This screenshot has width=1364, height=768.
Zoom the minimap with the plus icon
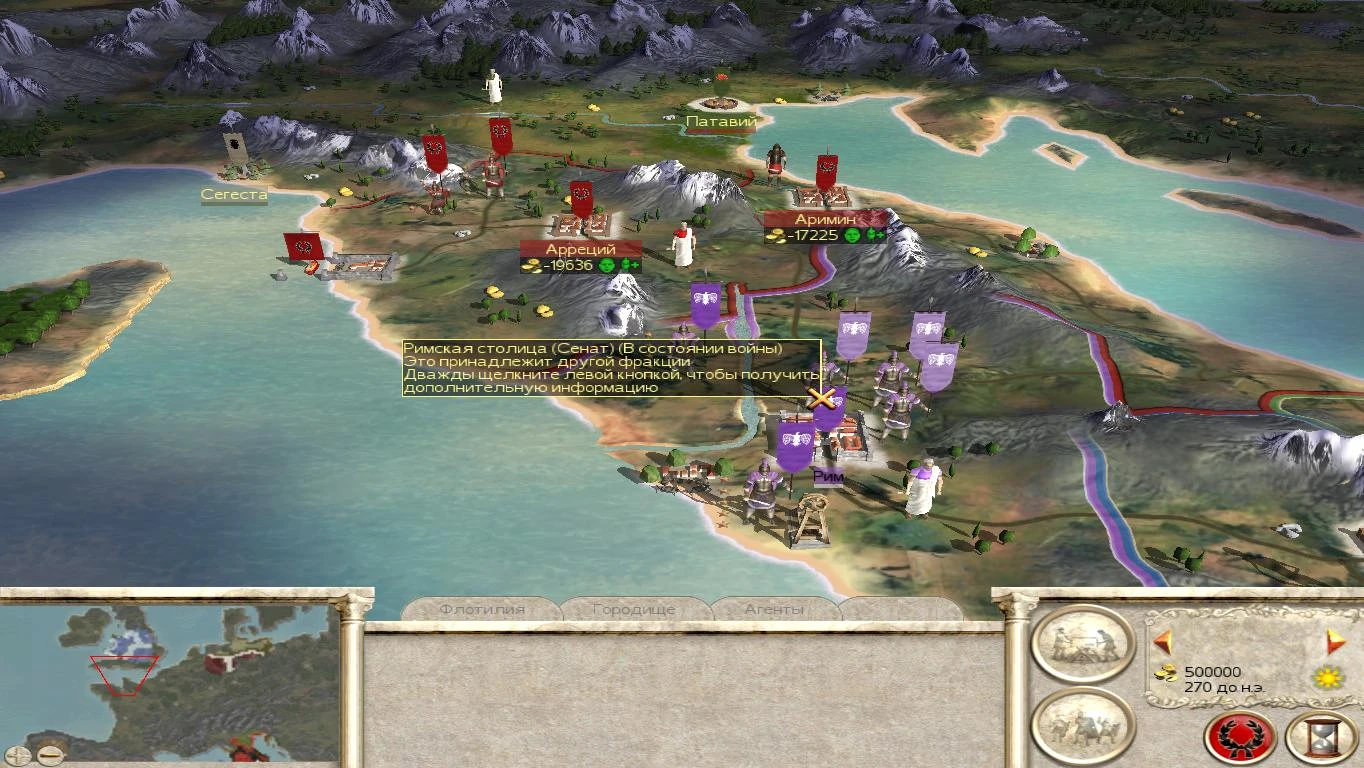17,757
